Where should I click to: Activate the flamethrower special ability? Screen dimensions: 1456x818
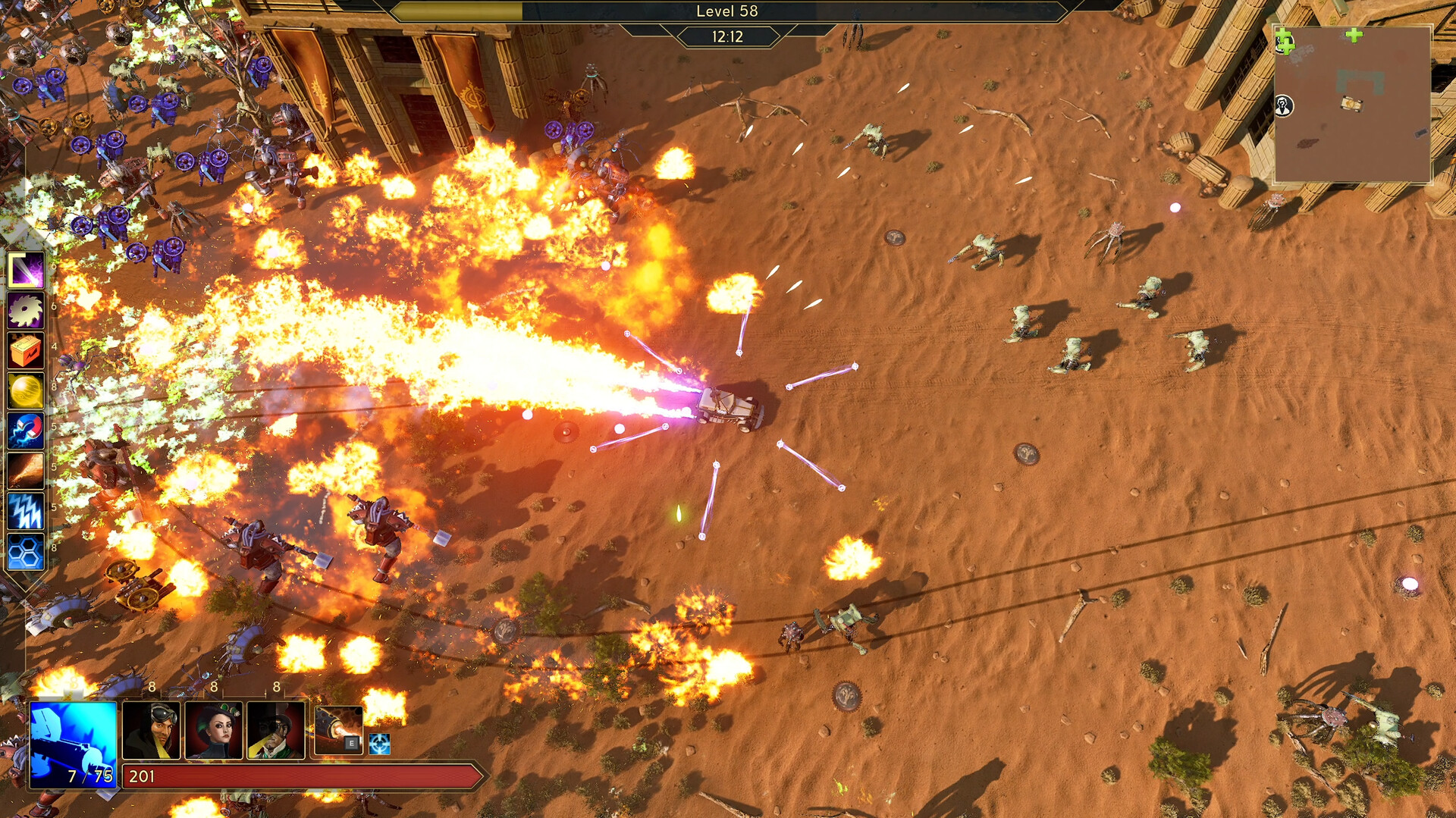[x=338, y=730]
